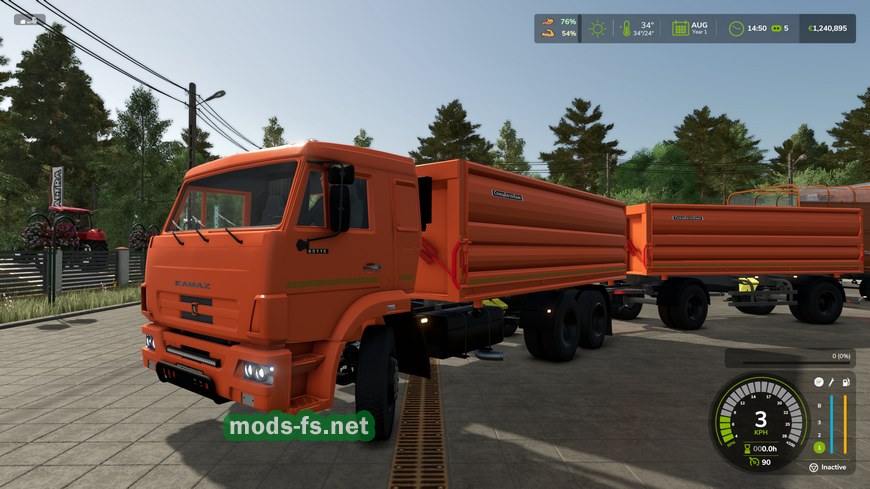Click the sun weather forecast icon
This screenshot has width=870, height=489.
[x=597, y=28]
